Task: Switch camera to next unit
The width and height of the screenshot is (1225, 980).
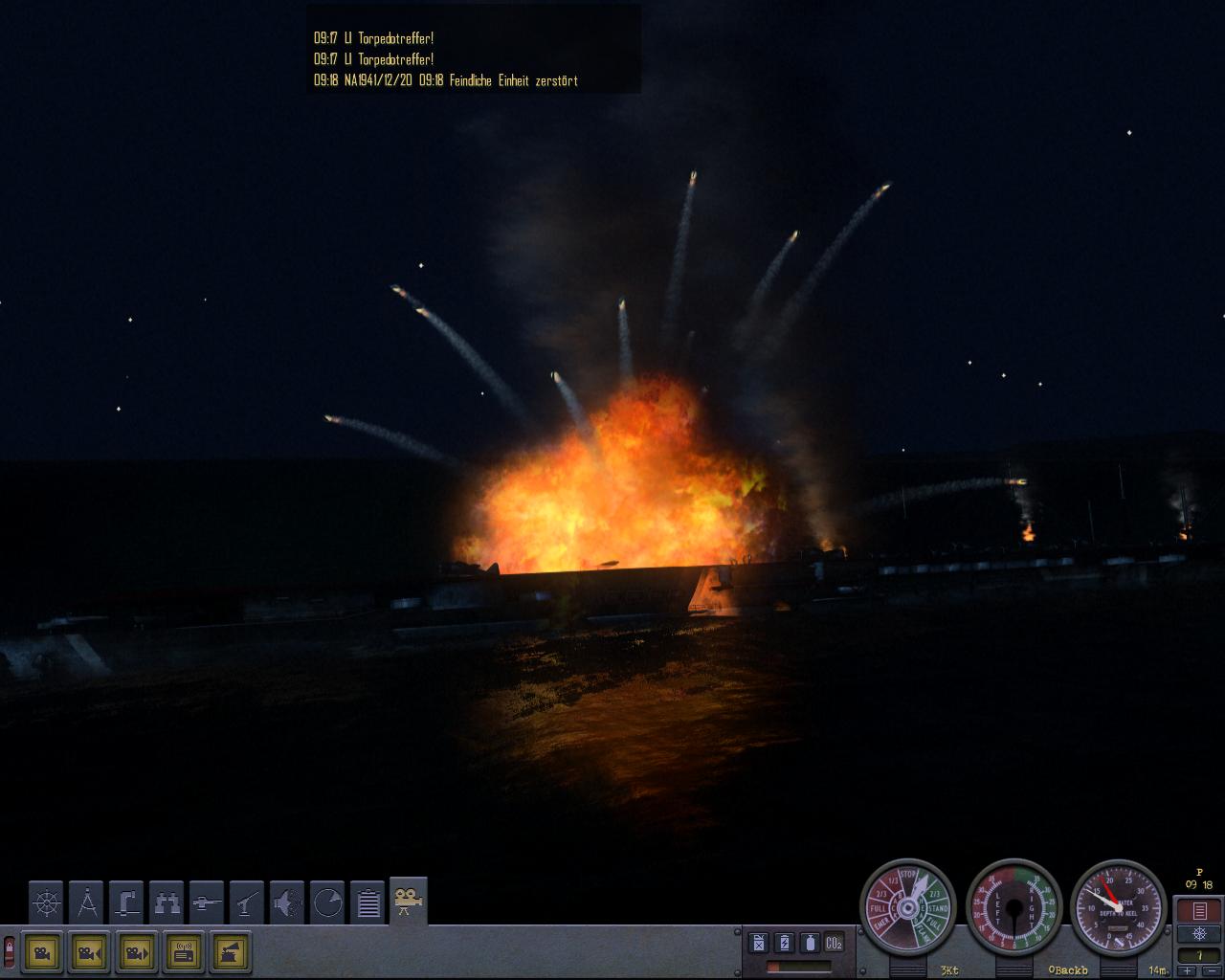Action: pos(136,952)
